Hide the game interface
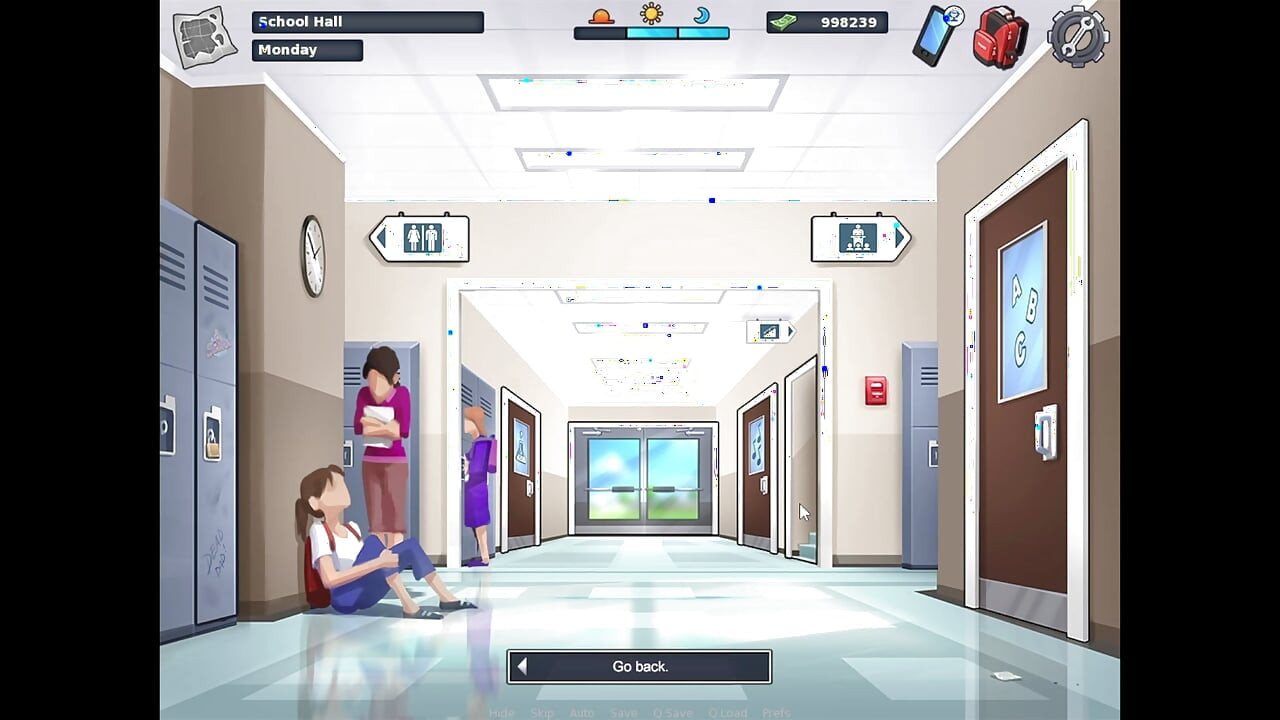1280x720 pixels. (x=502, y=712)
